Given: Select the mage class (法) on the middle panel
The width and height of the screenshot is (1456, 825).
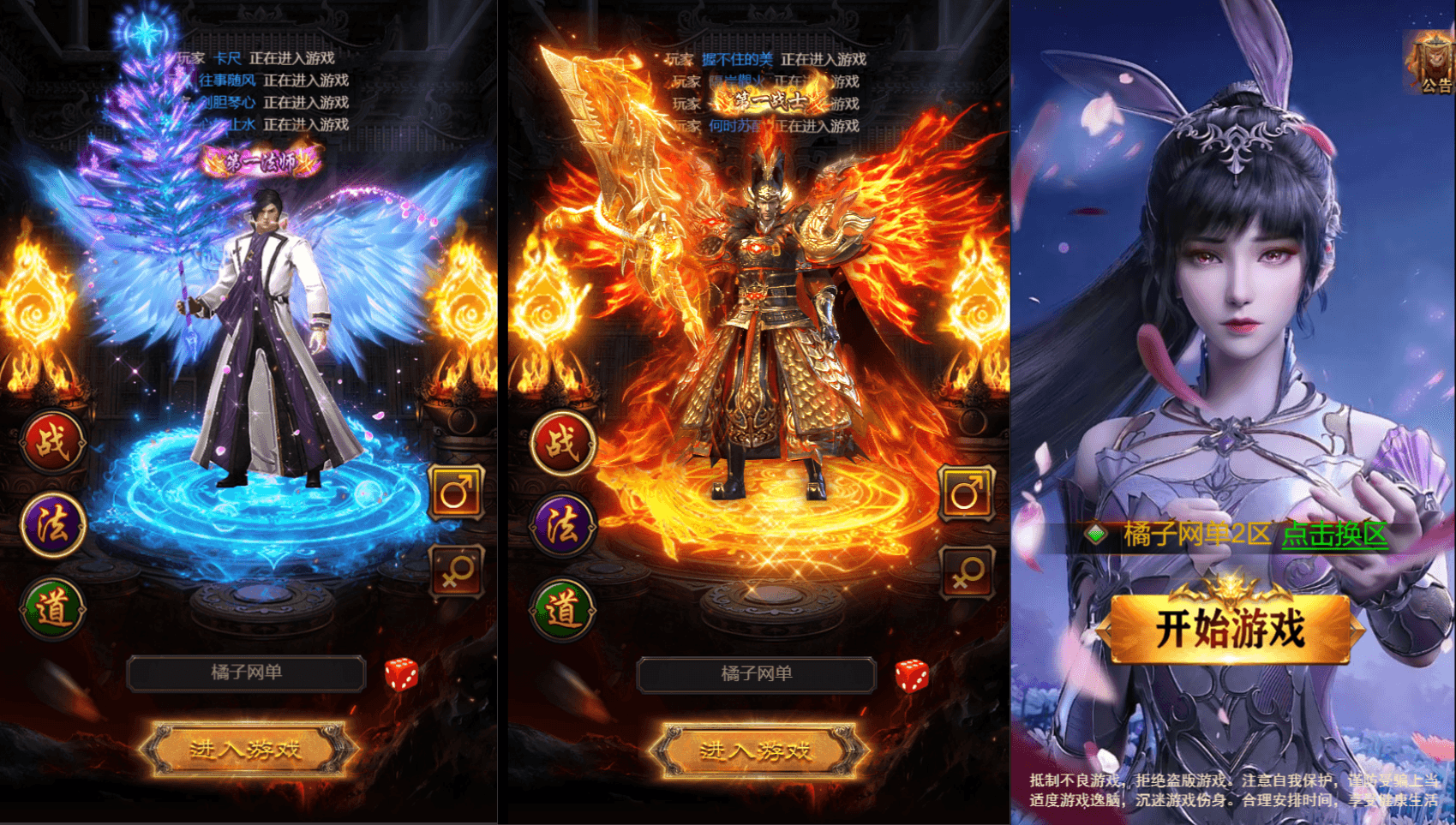Looking at the screenshot, I should 561,528.
